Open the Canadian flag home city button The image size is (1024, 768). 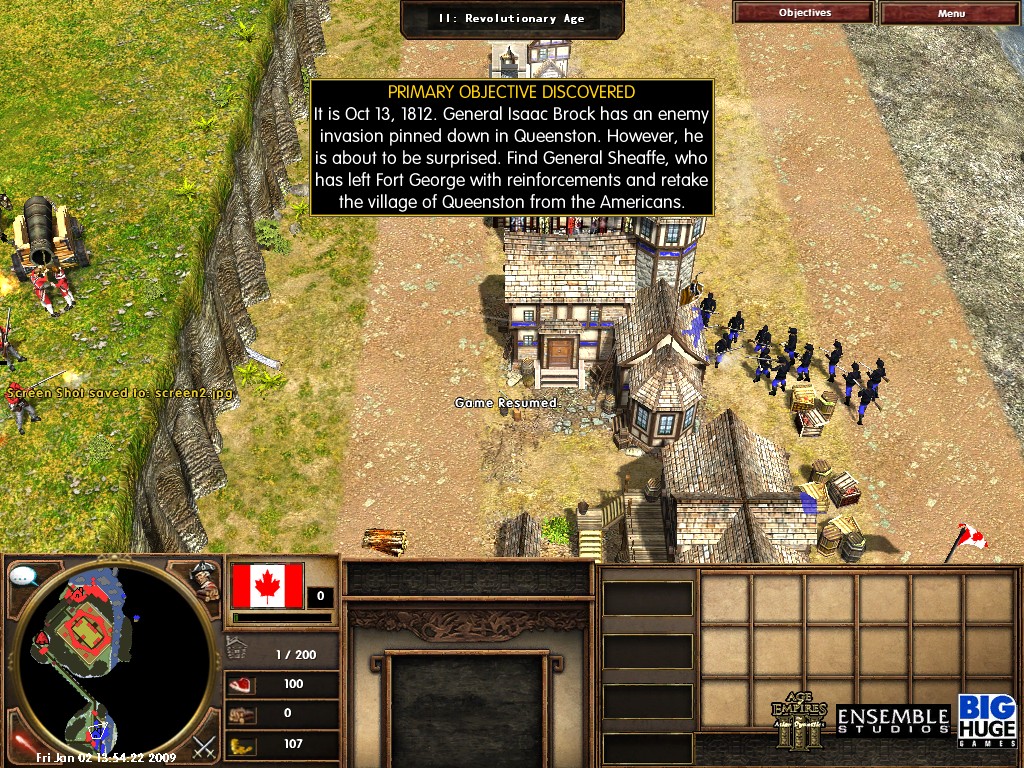point(267,585)
